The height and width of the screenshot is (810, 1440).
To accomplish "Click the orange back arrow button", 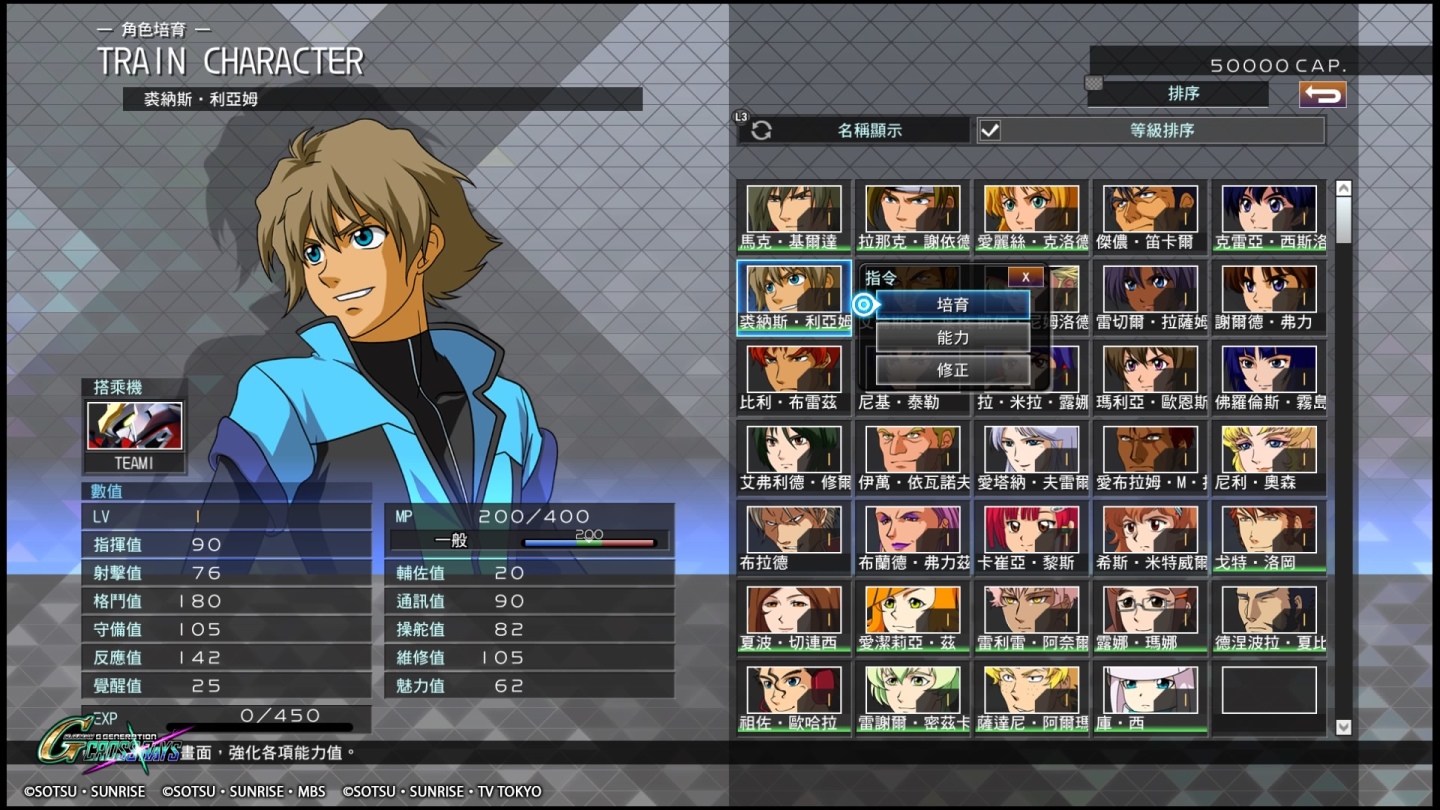I will [1322, 94].
